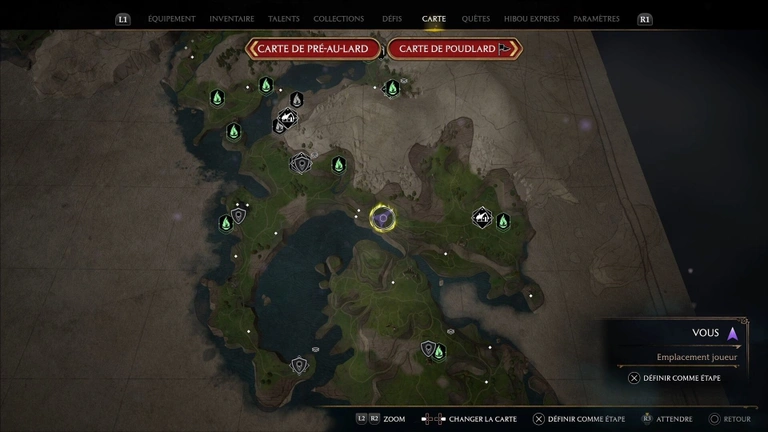Show the Talents tab
Image resolution: width=768 pixels, height=432 pixels.
pyautogui.click(x=284, y=19)
